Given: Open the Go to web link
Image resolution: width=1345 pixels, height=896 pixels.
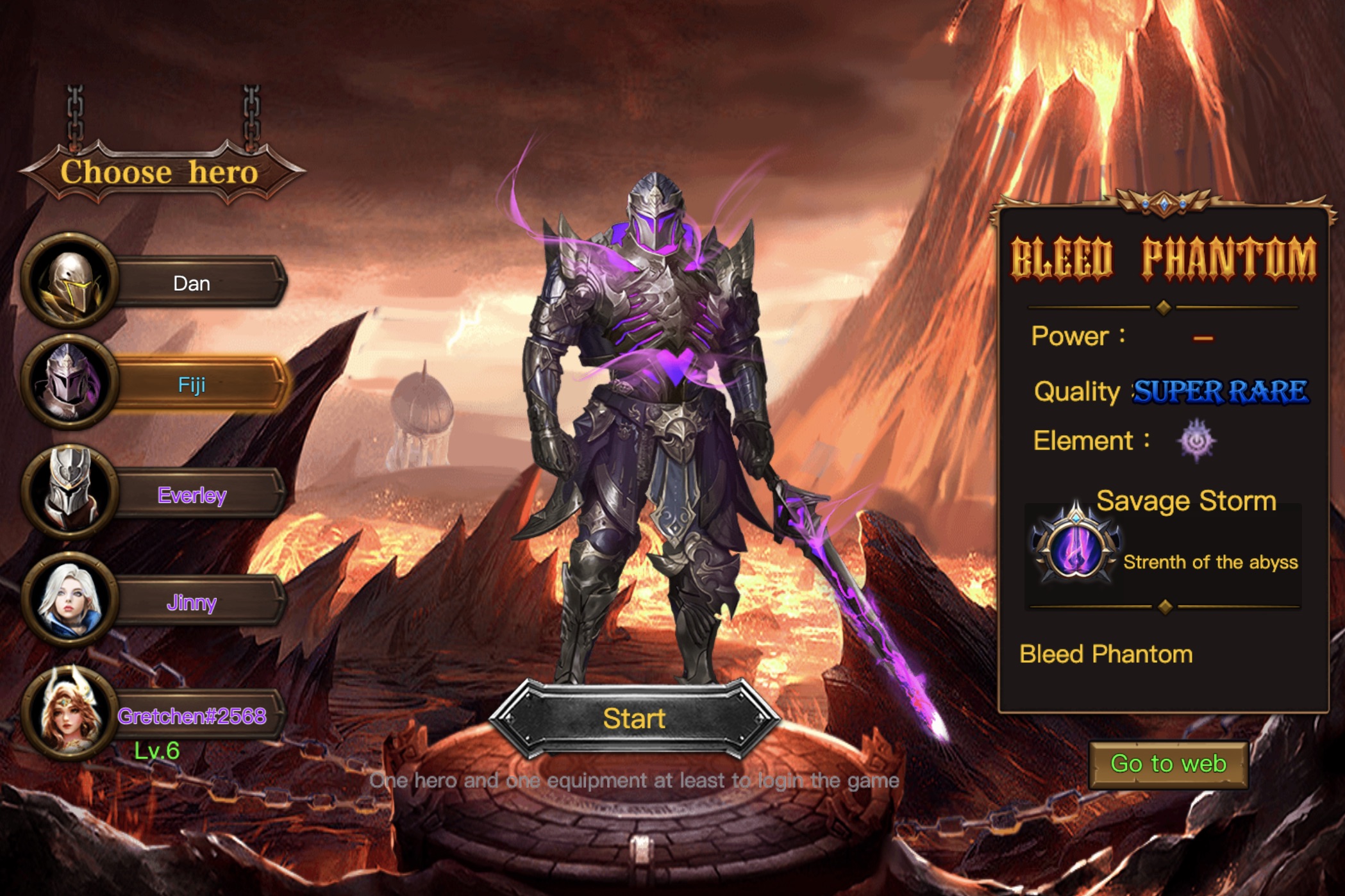Looking at the screenshot, I should 1168,764.
